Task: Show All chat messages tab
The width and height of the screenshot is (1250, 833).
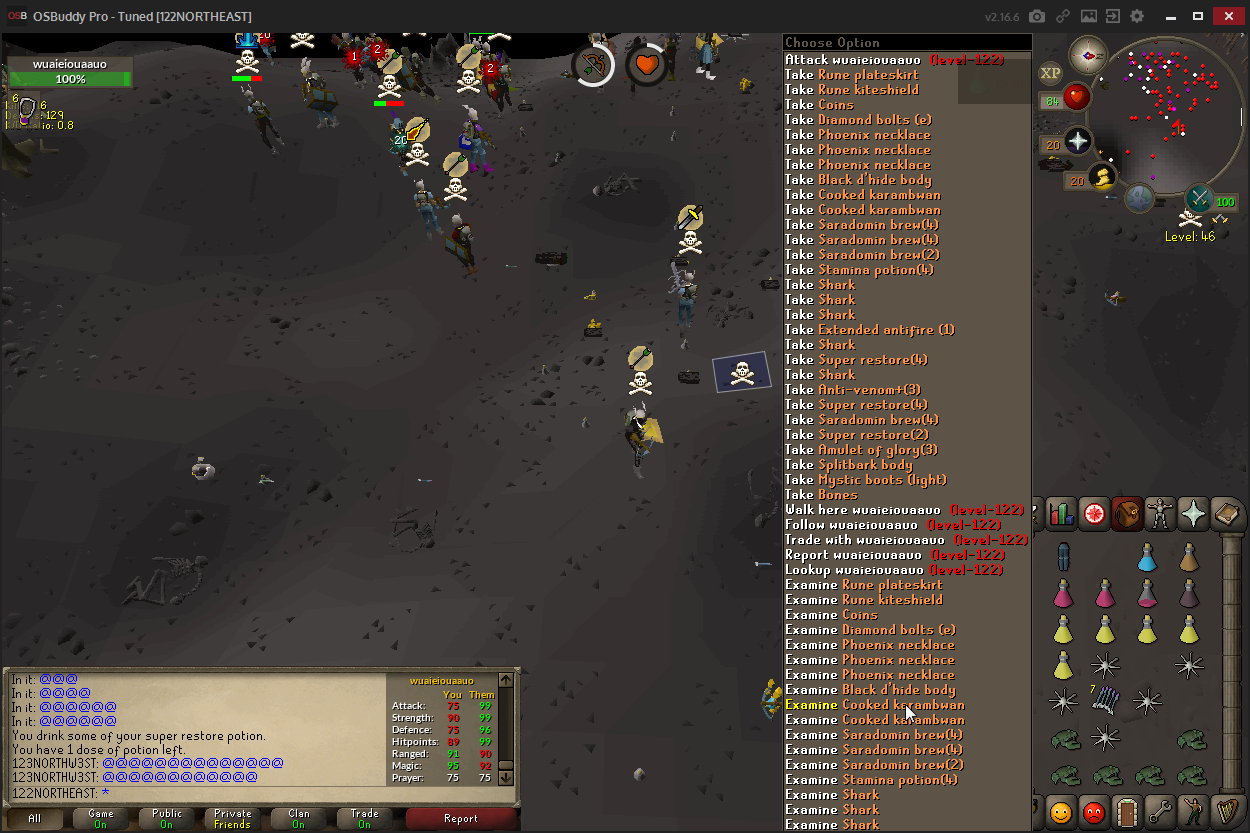Action: [35, 819]
